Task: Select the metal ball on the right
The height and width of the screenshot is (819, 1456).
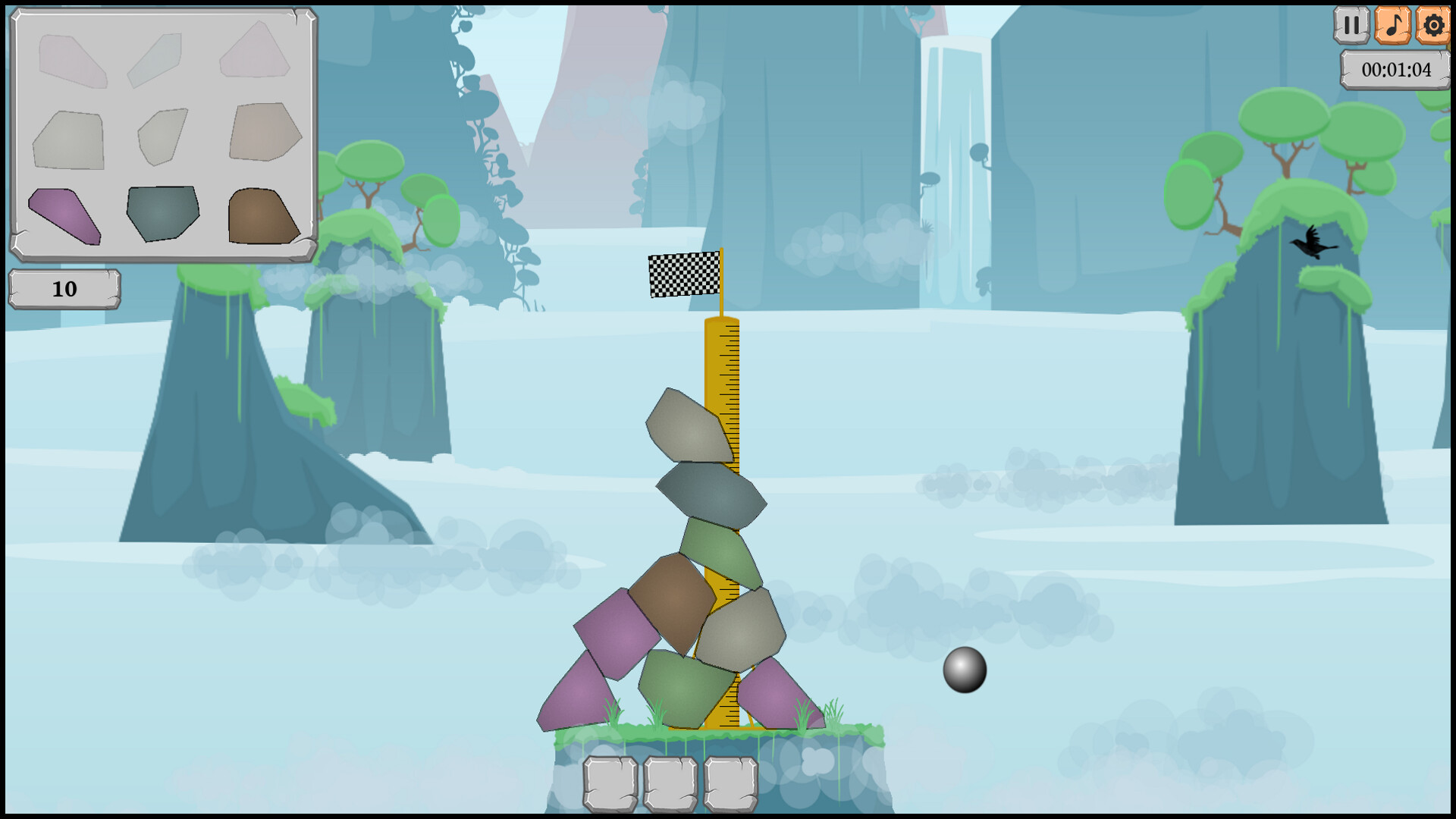Action: click(965, 670)
